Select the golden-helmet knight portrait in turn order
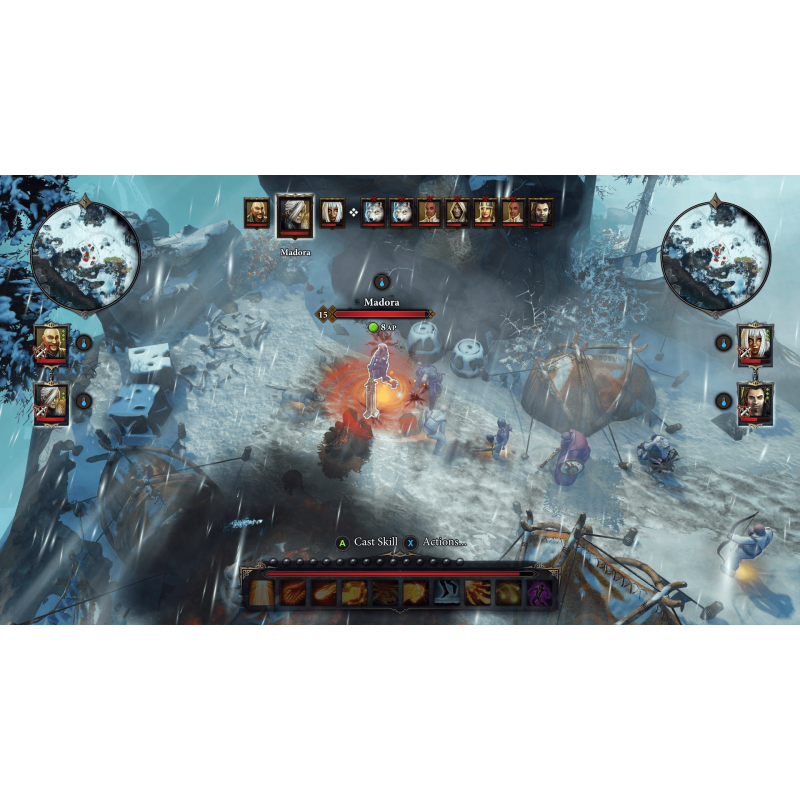The height and width of the screenshot is (800, 800). [485, 212]
